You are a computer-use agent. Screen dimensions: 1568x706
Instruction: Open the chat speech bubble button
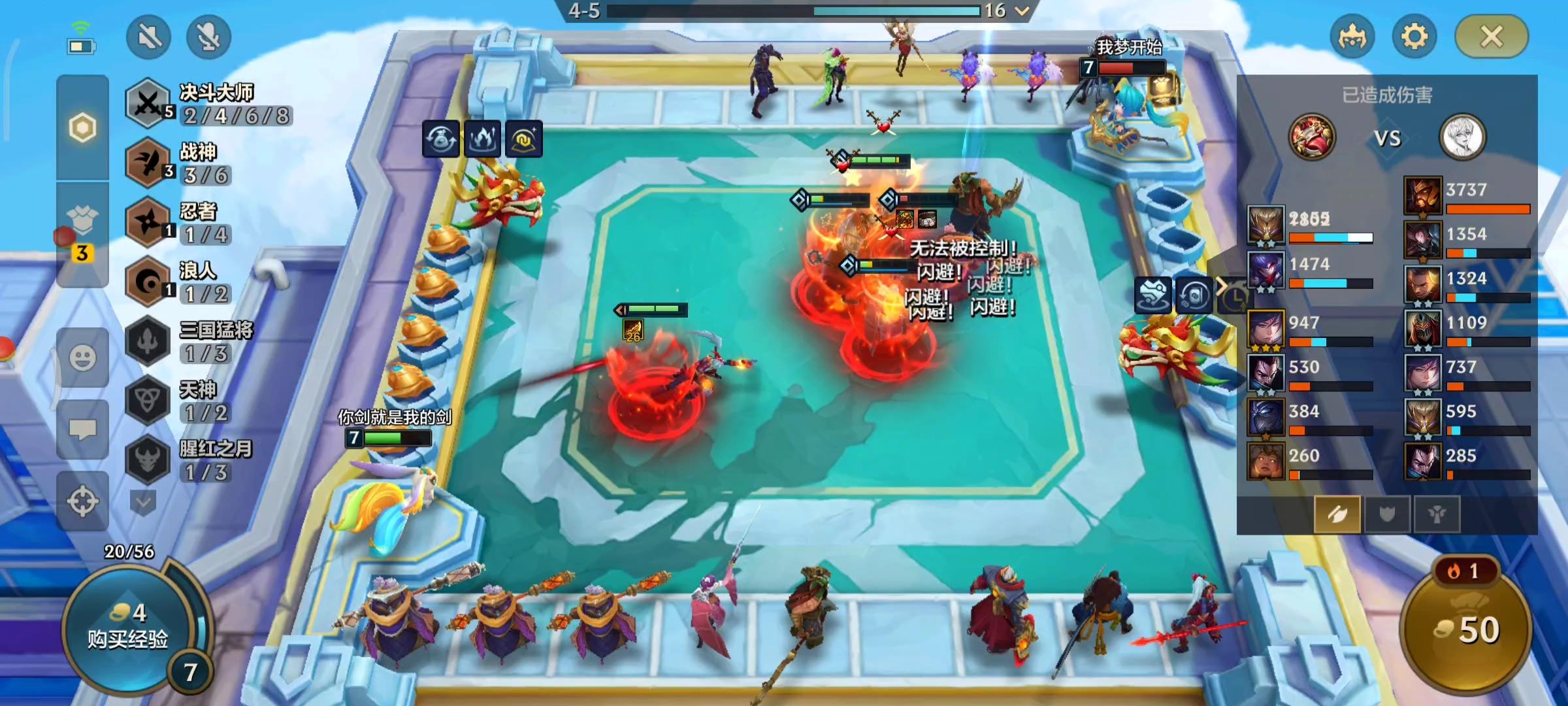(83, 429)
